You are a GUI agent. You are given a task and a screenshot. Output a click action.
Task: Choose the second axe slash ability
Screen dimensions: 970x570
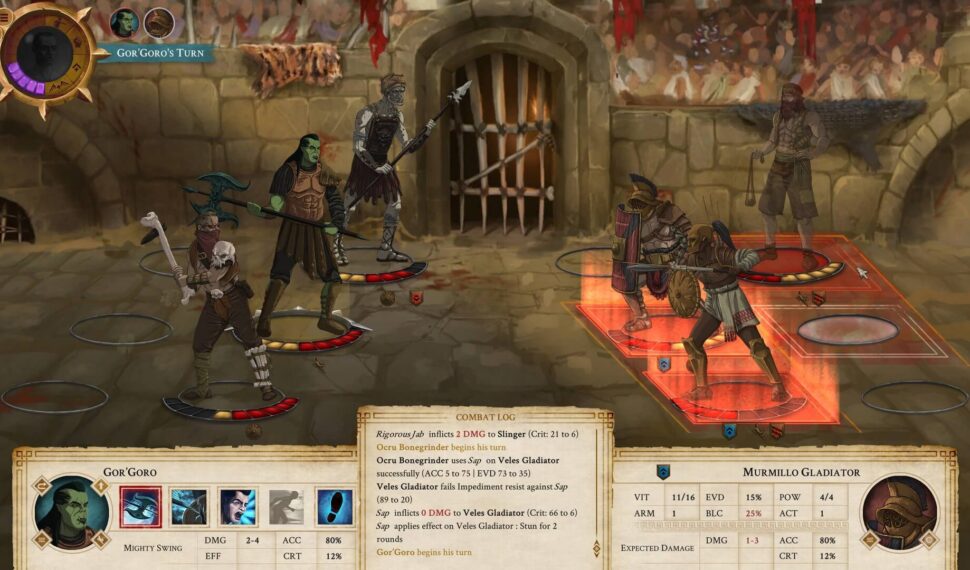coord(189,507)
